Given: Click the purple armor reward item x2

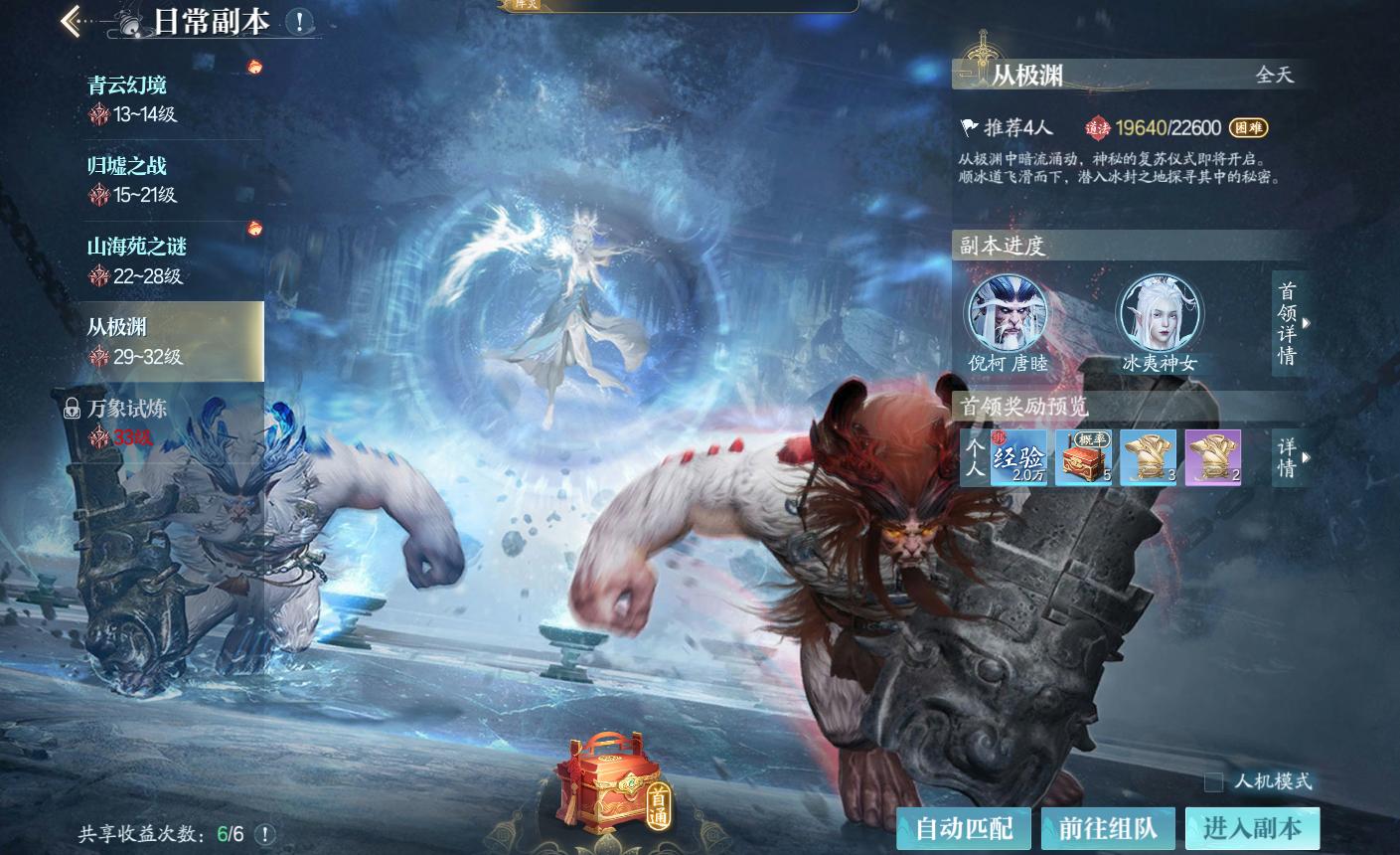Looking at the screenshot, I should pos(1213,457).
